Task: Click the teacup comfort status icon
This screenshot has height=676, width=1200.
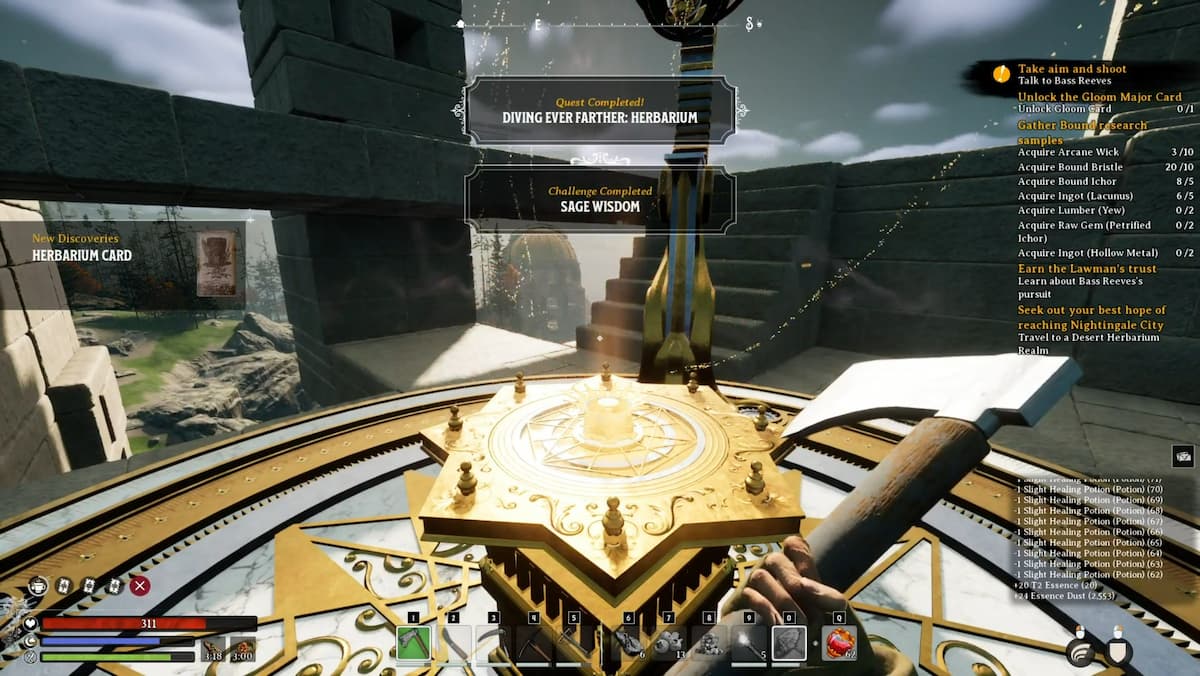Action: pyautogui.click(x=38, y=586)
